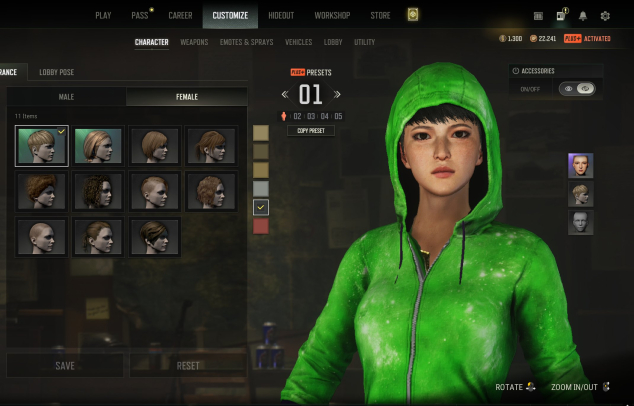Pick the gray hair color swatch
The image size is (634, 406).
click(x=261, y=188)
